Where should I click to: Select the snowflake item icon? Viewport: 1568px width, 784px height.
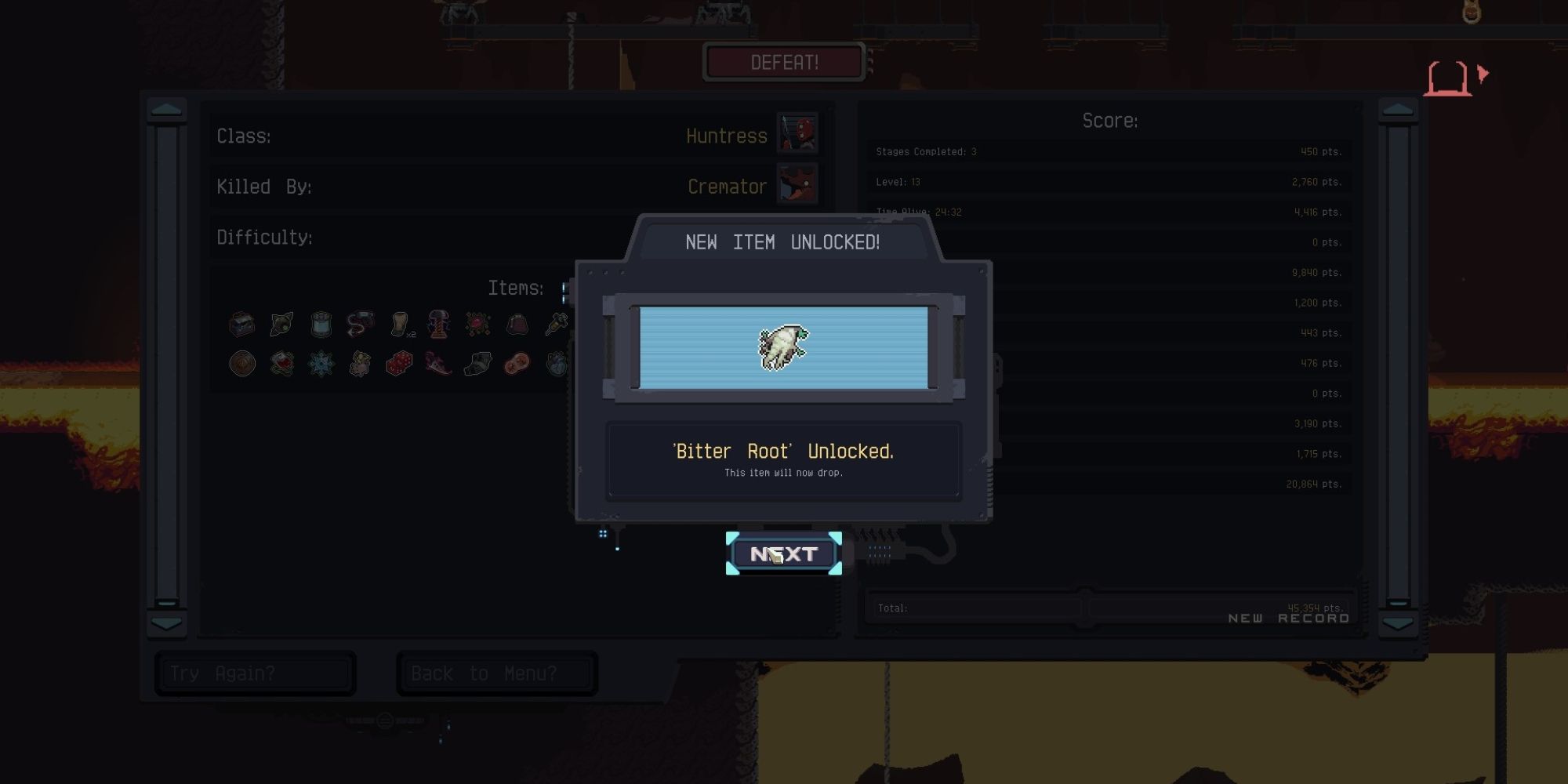[320, 364]
